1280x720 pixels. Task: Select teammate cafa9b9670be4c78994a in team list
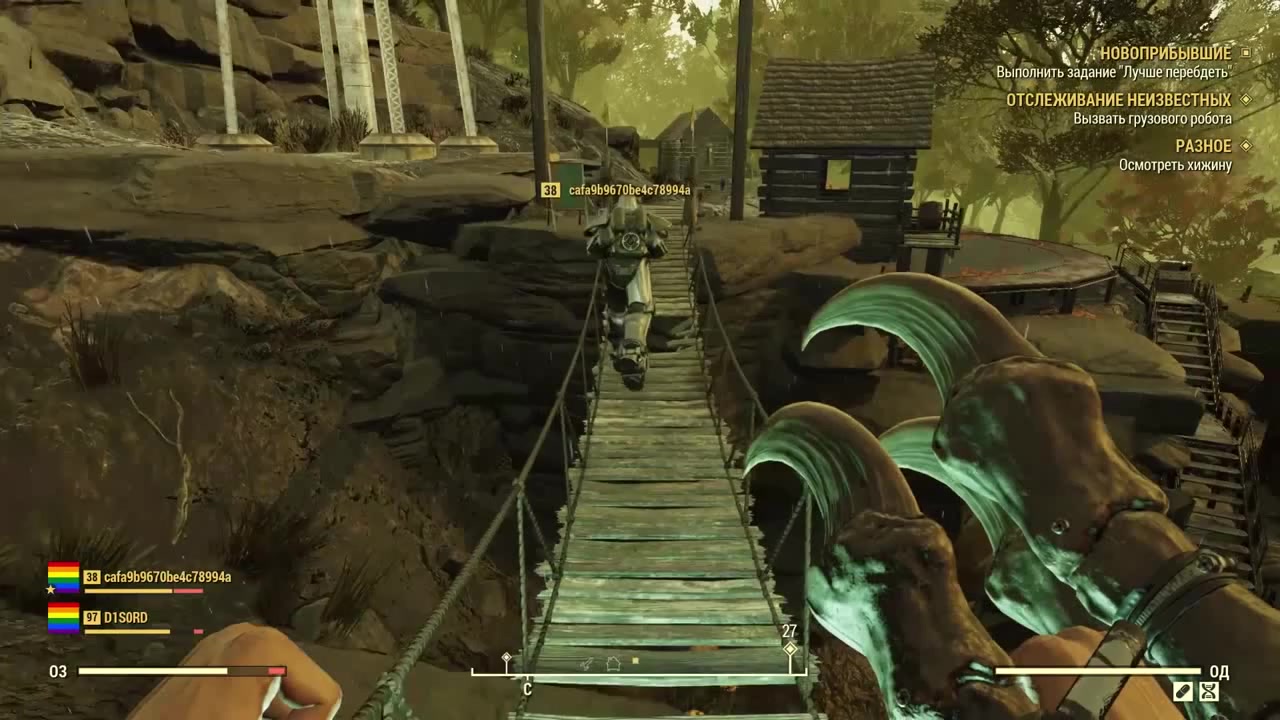(x=167, y=577)
